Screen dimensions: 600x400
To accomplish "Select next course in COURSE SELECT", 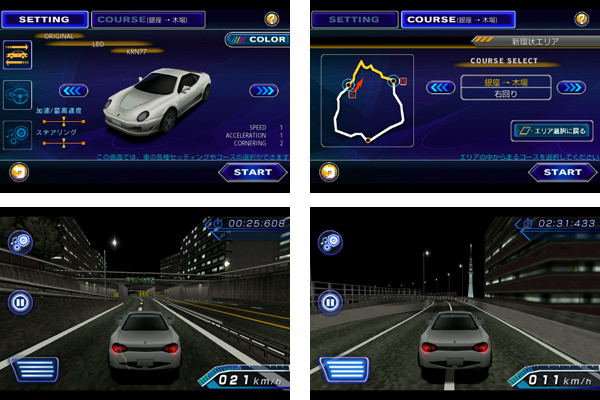I will click(x=571, y=87).
